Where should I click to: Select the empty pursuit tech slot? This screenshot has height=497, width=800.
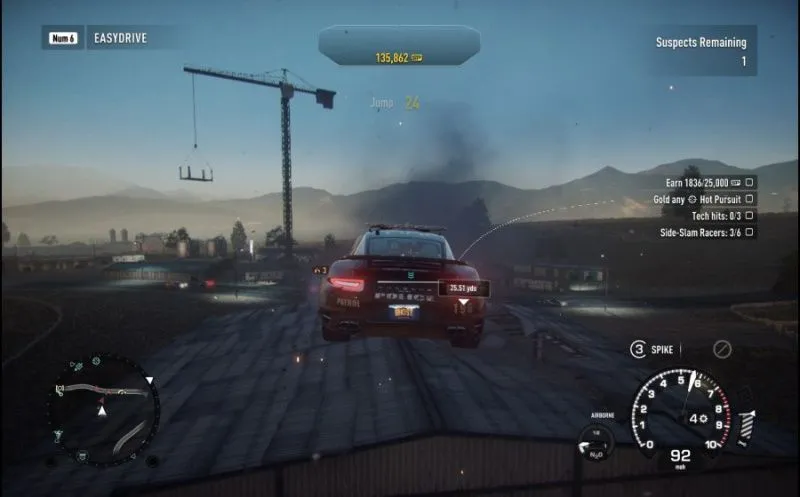(722, 349)
